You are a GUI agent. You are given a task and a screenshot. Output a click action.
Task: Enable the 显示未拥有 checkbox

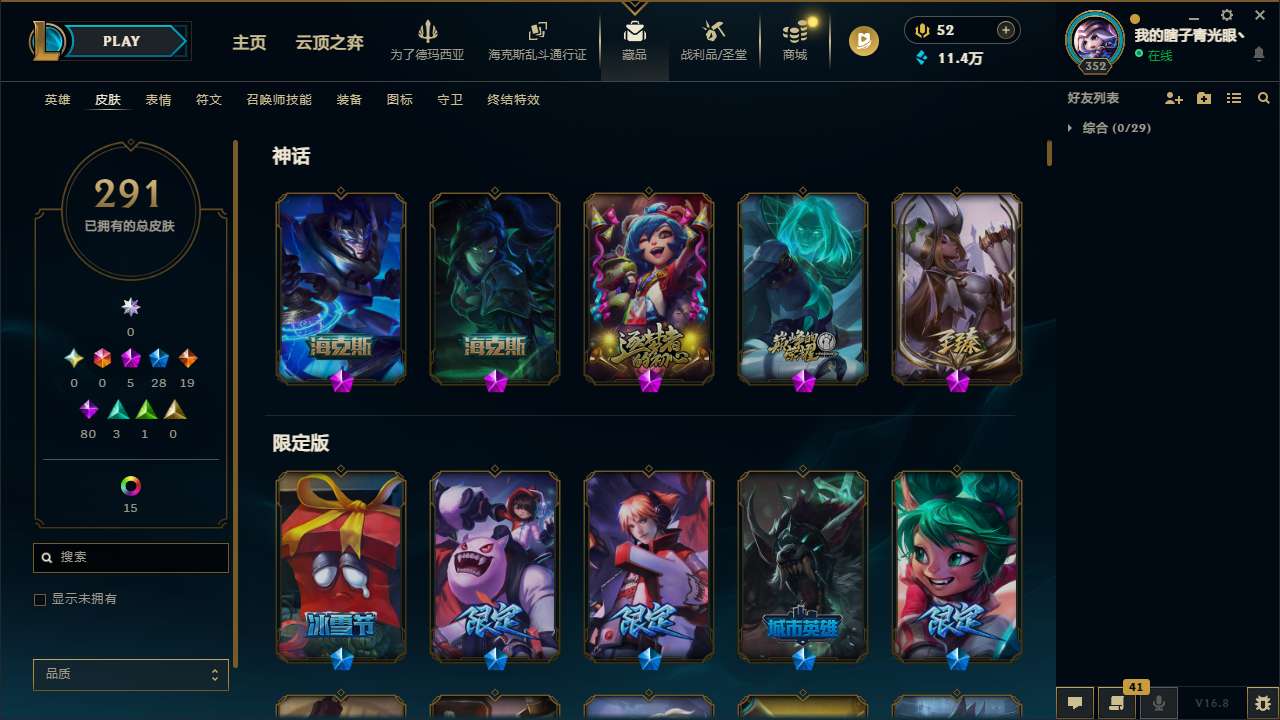point(40,599)
